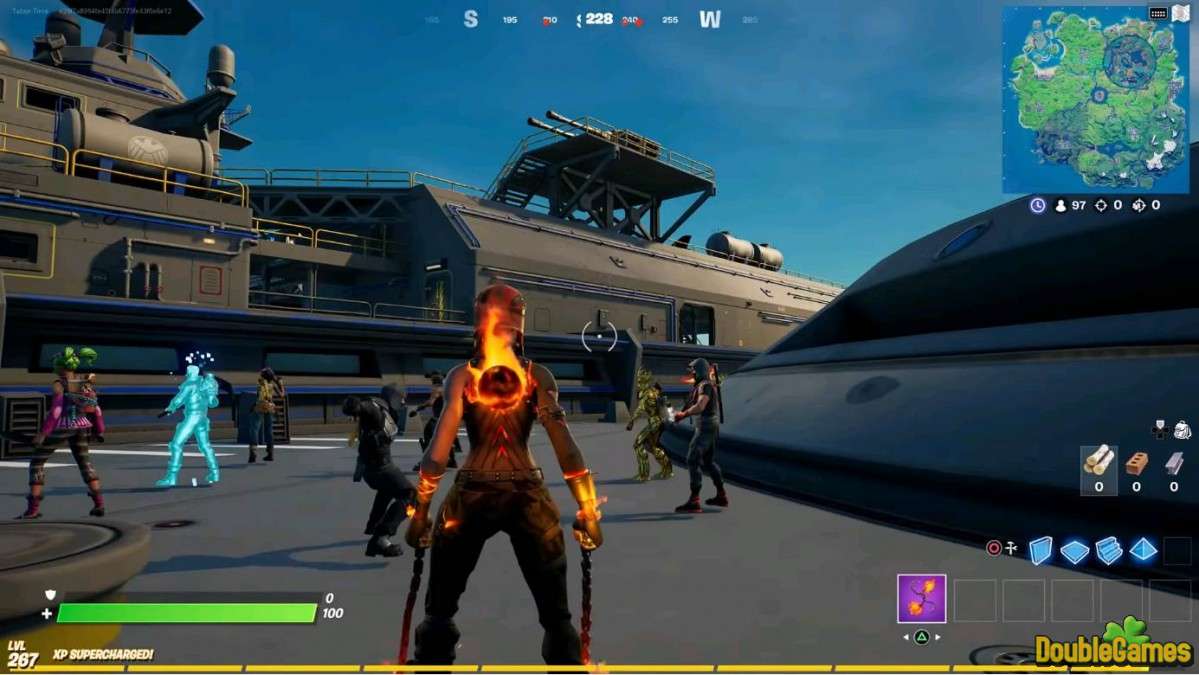This screenshot has height=675, width=1199.
Task: Open the backpack inventory icon
Action: click(1182, 429)
